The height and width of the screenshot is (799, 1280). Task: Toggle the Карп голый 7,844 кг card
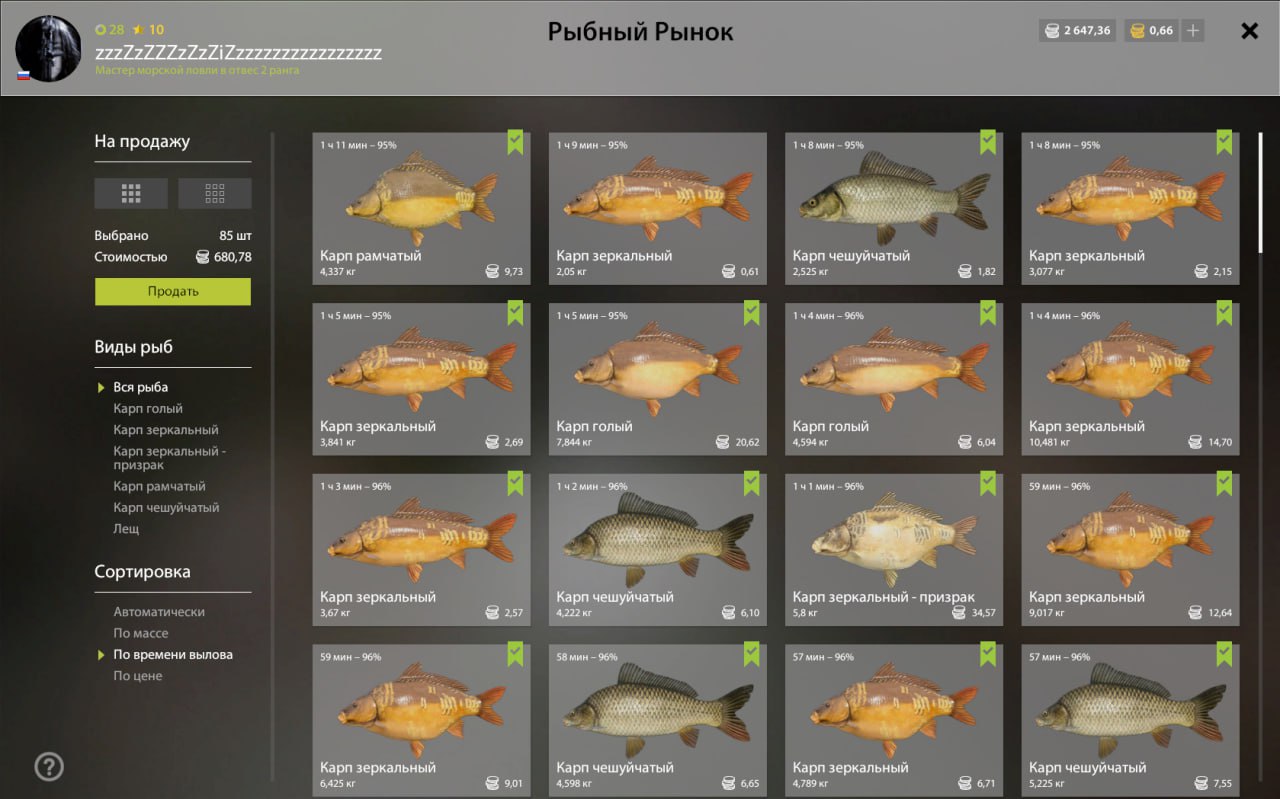click(x=657, y=379)
